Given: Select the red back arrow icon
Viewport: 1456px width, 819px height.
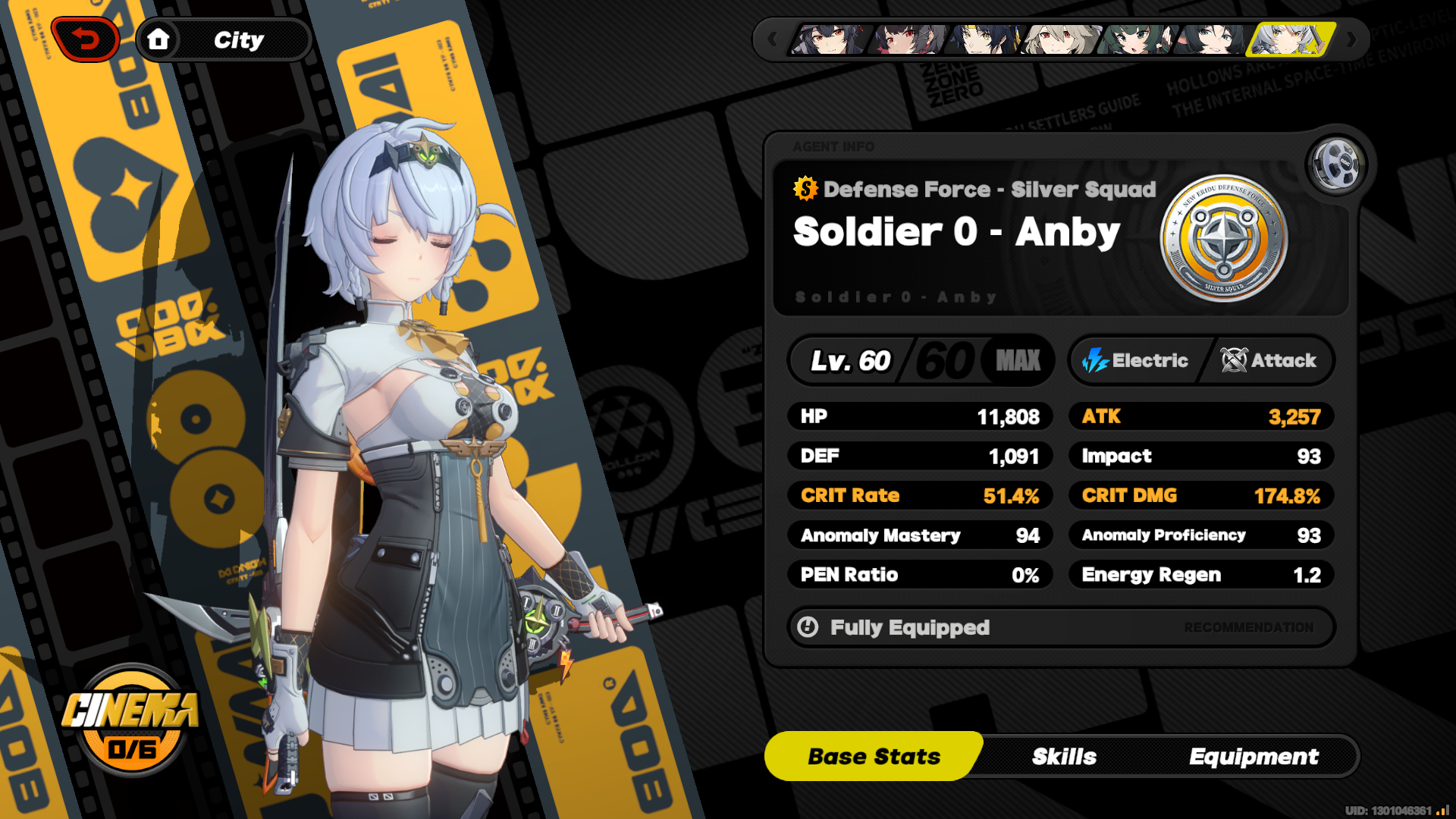Looking at the screenshot, I should [86, 38].
